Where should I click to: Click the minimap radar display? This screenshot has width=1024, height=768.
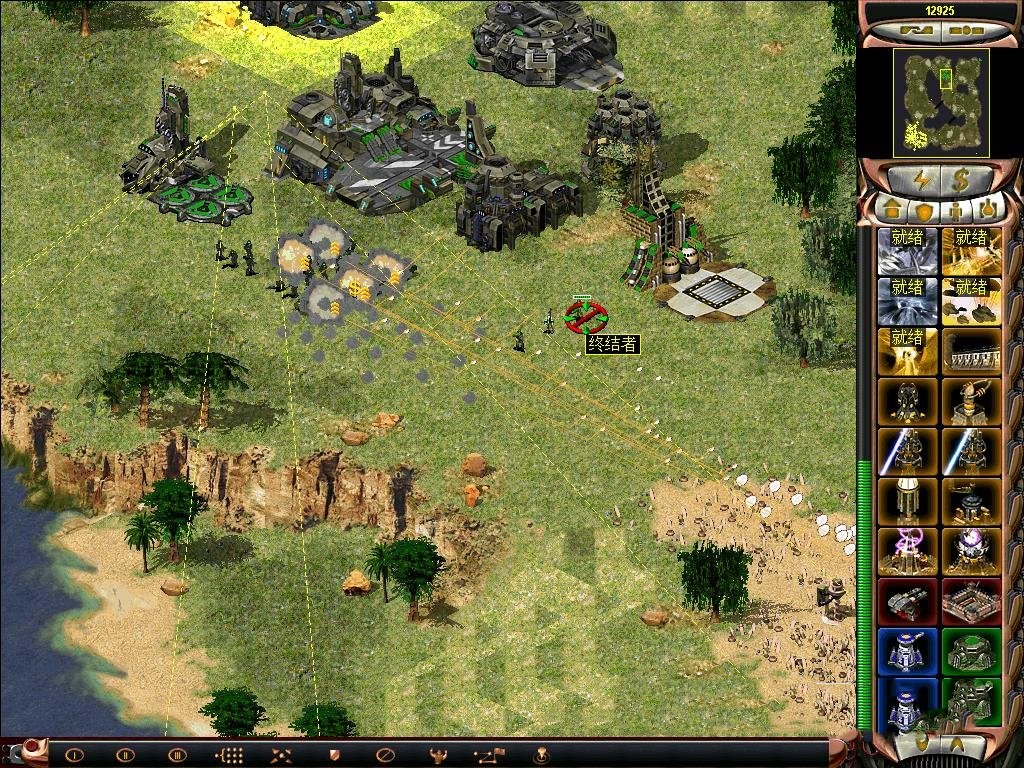tap(941, 102)
